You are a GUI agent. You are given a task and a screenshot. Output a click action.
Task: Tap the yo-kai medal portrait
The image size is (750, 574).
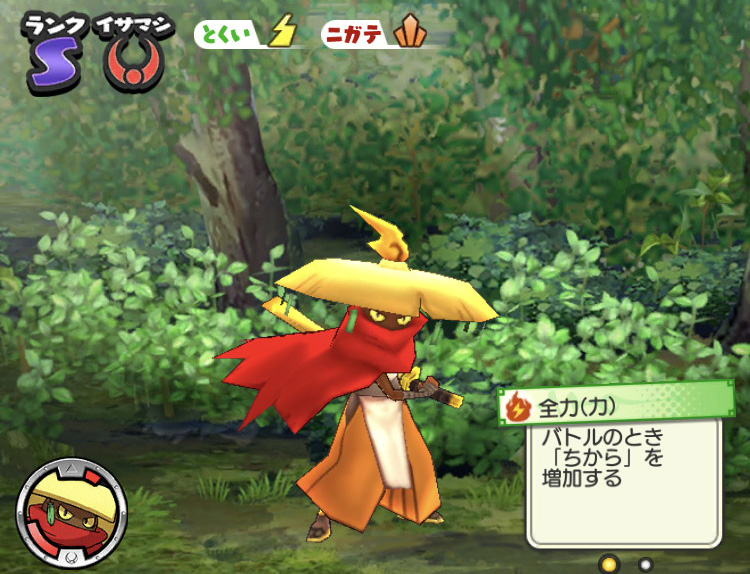point(71,513)
